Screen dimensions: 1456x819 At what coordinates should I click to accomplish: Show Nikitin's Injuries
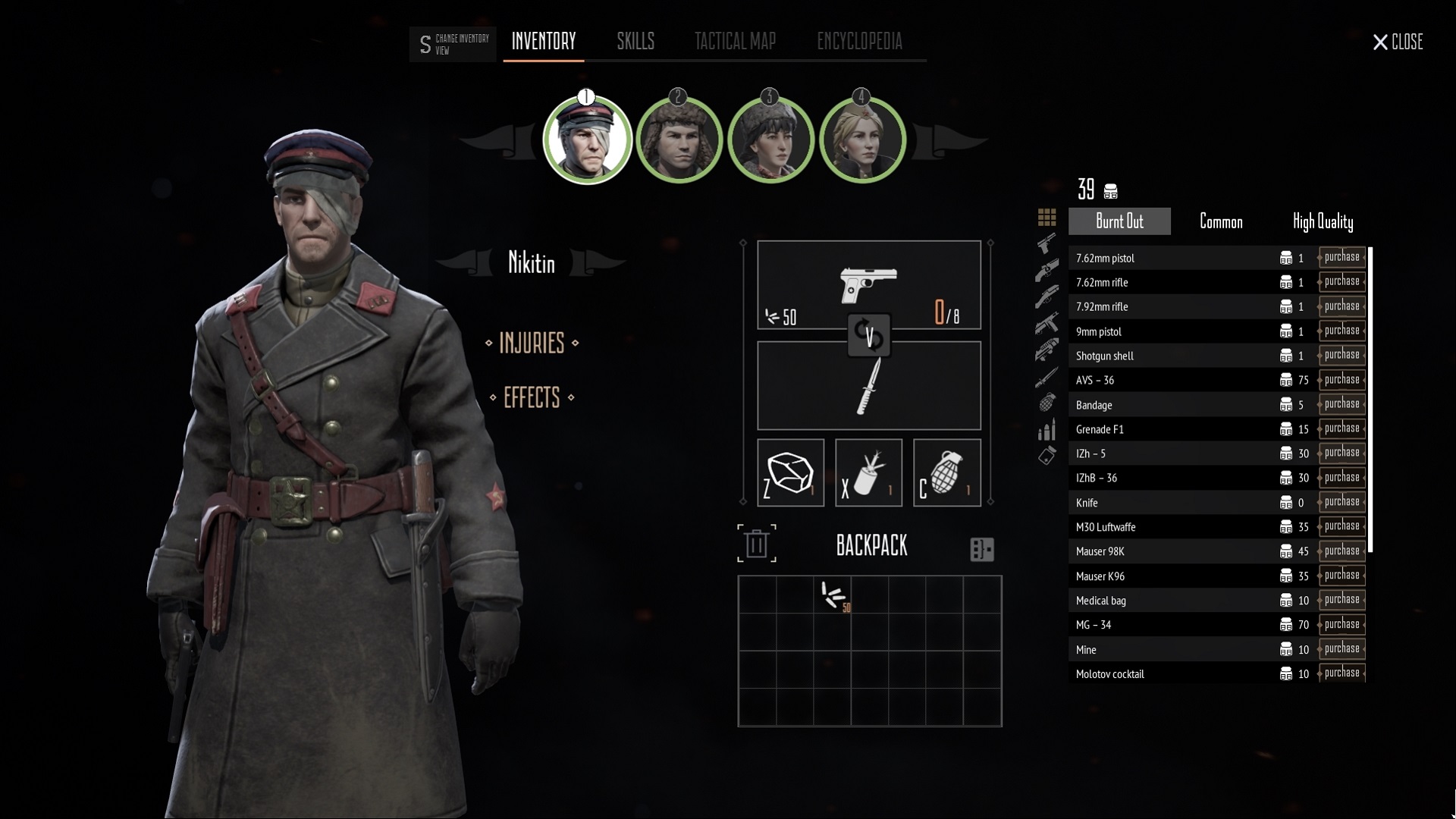point(532,344)
